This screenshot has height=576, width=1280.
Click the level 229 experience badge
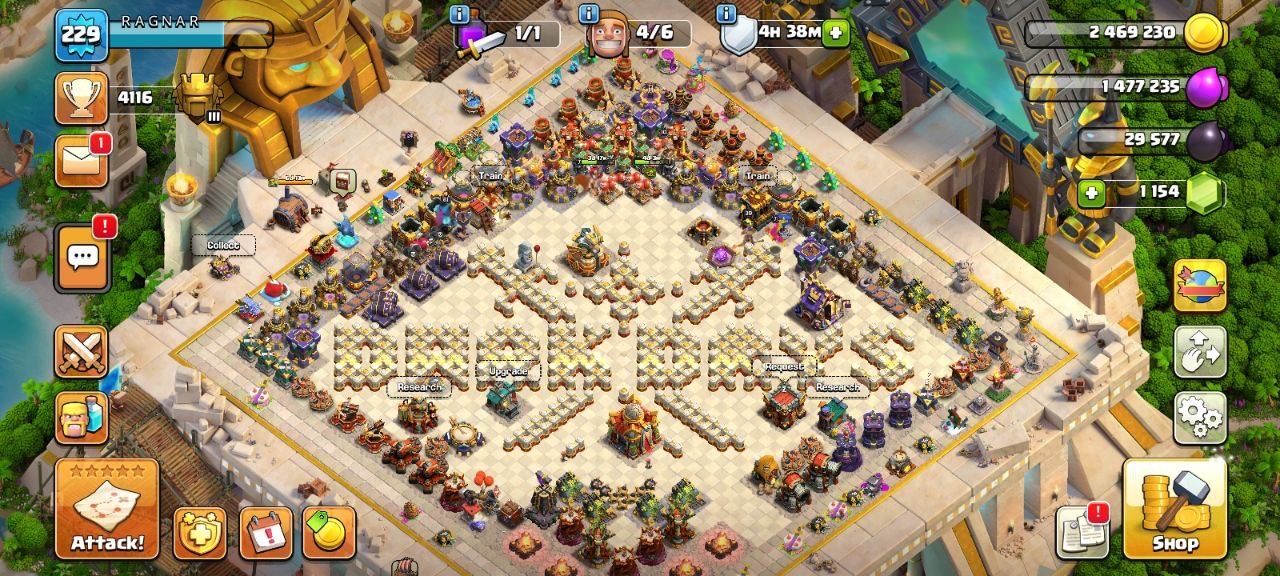point(80,35)
